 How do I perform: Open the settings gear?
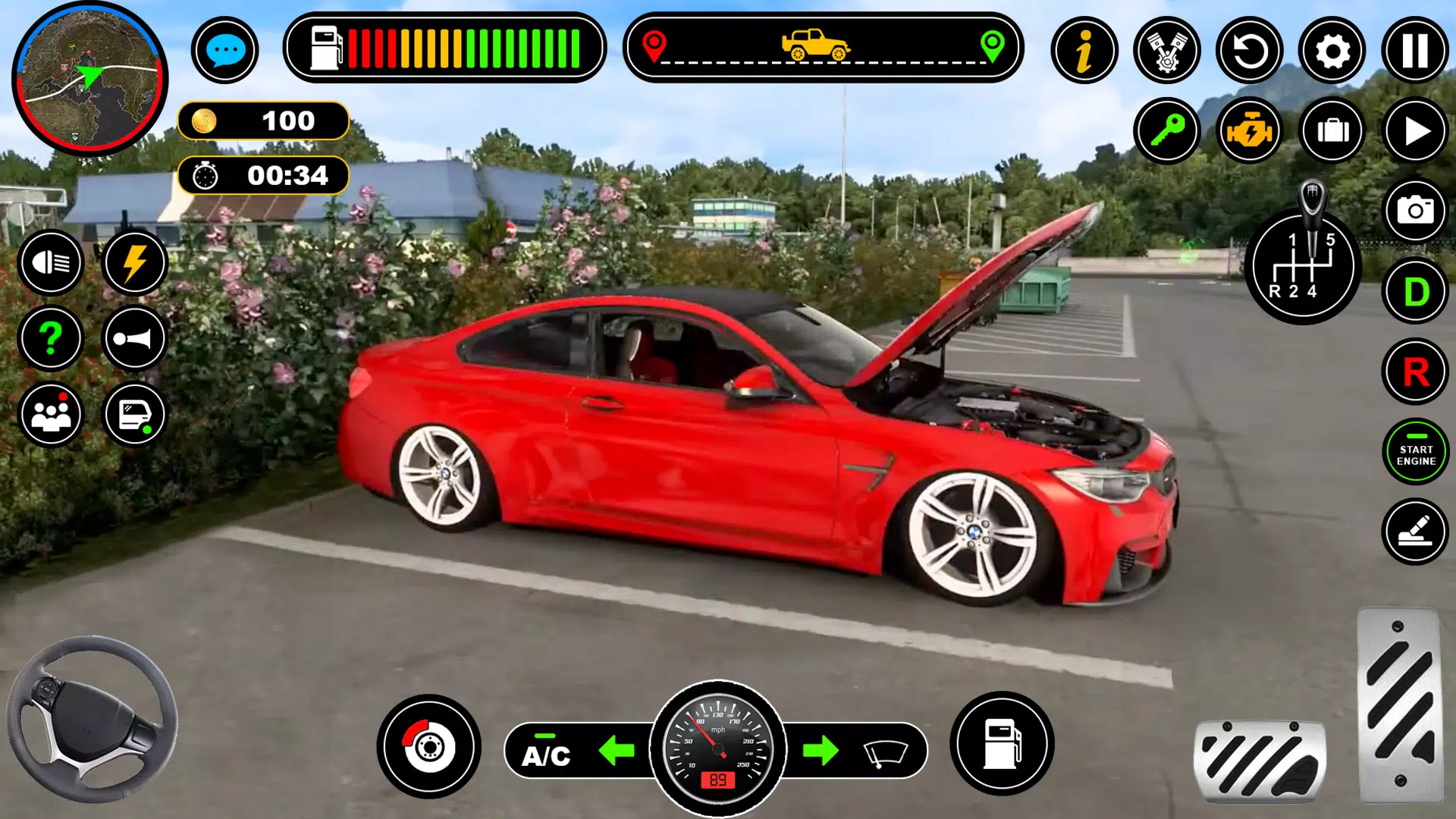coord(1332,51)
